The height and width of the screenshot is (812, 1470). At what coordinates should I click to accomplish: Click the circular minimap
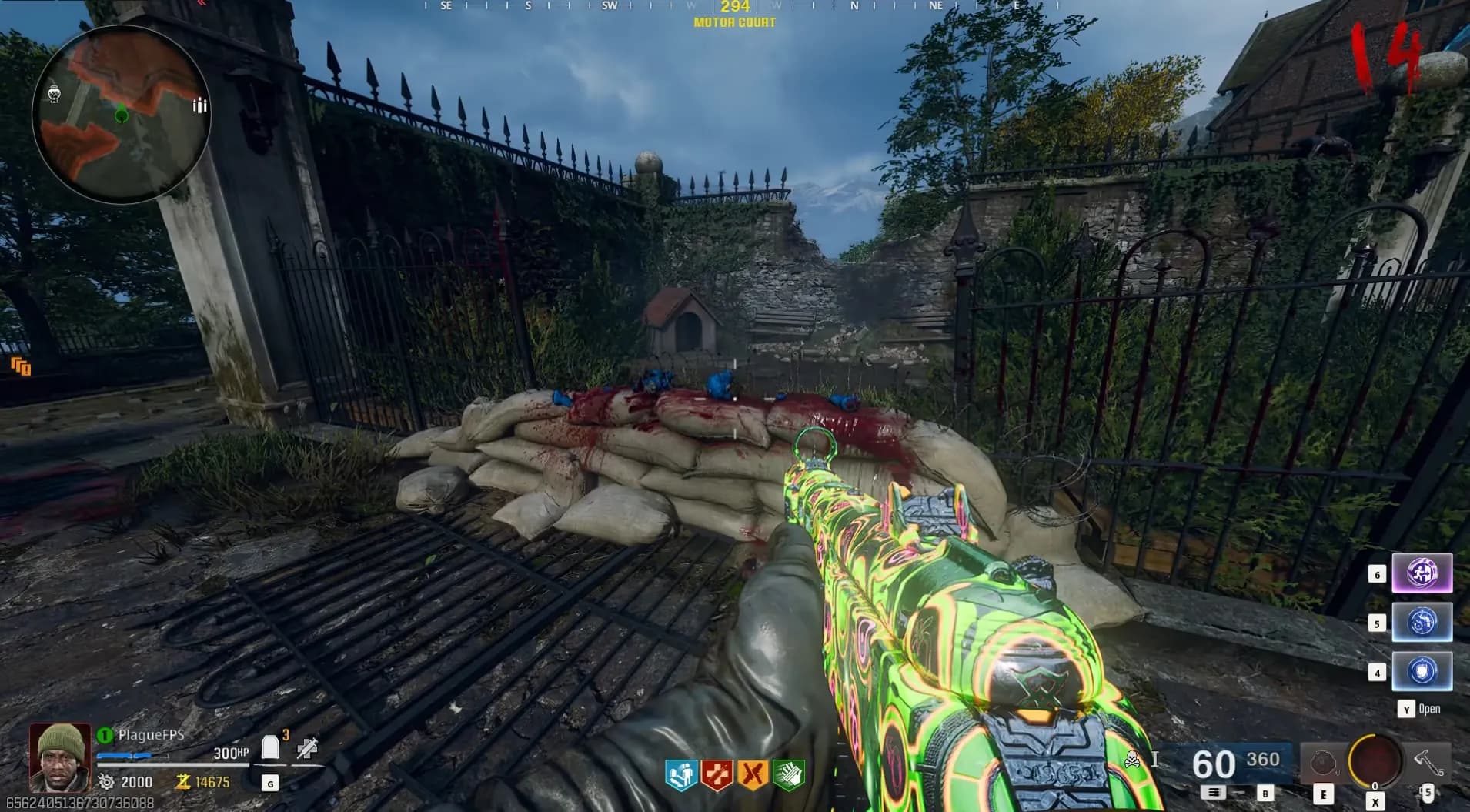pos(121,114)
